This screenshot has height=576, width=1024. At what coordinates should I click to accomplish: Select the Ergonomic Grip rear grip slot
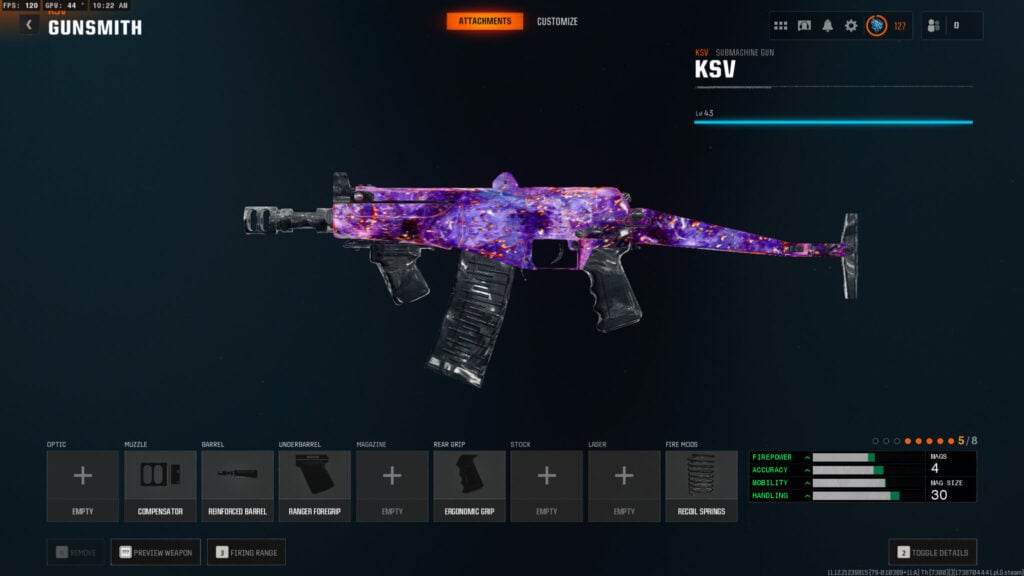click(469, 485)
